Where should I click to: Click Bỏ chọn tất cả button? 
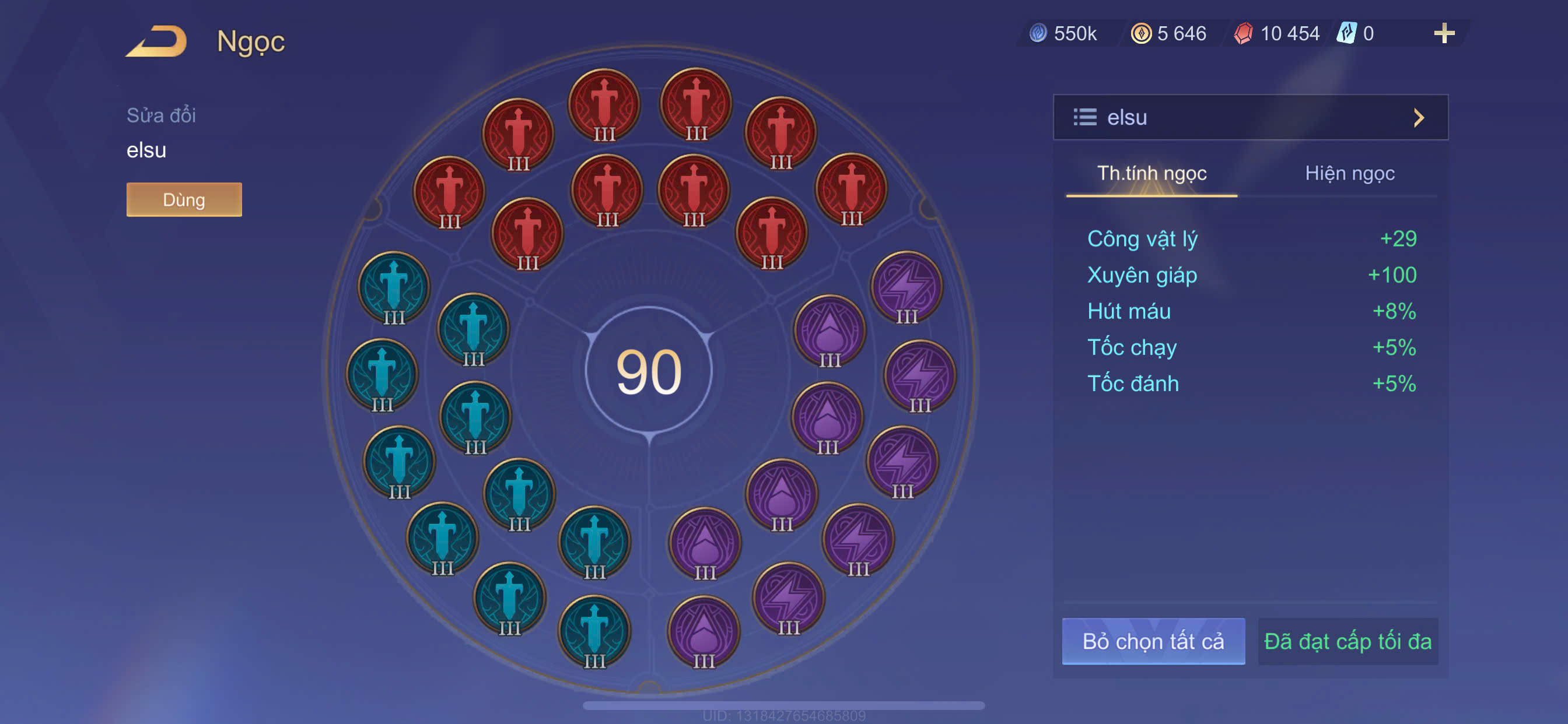coord(1153,641)
